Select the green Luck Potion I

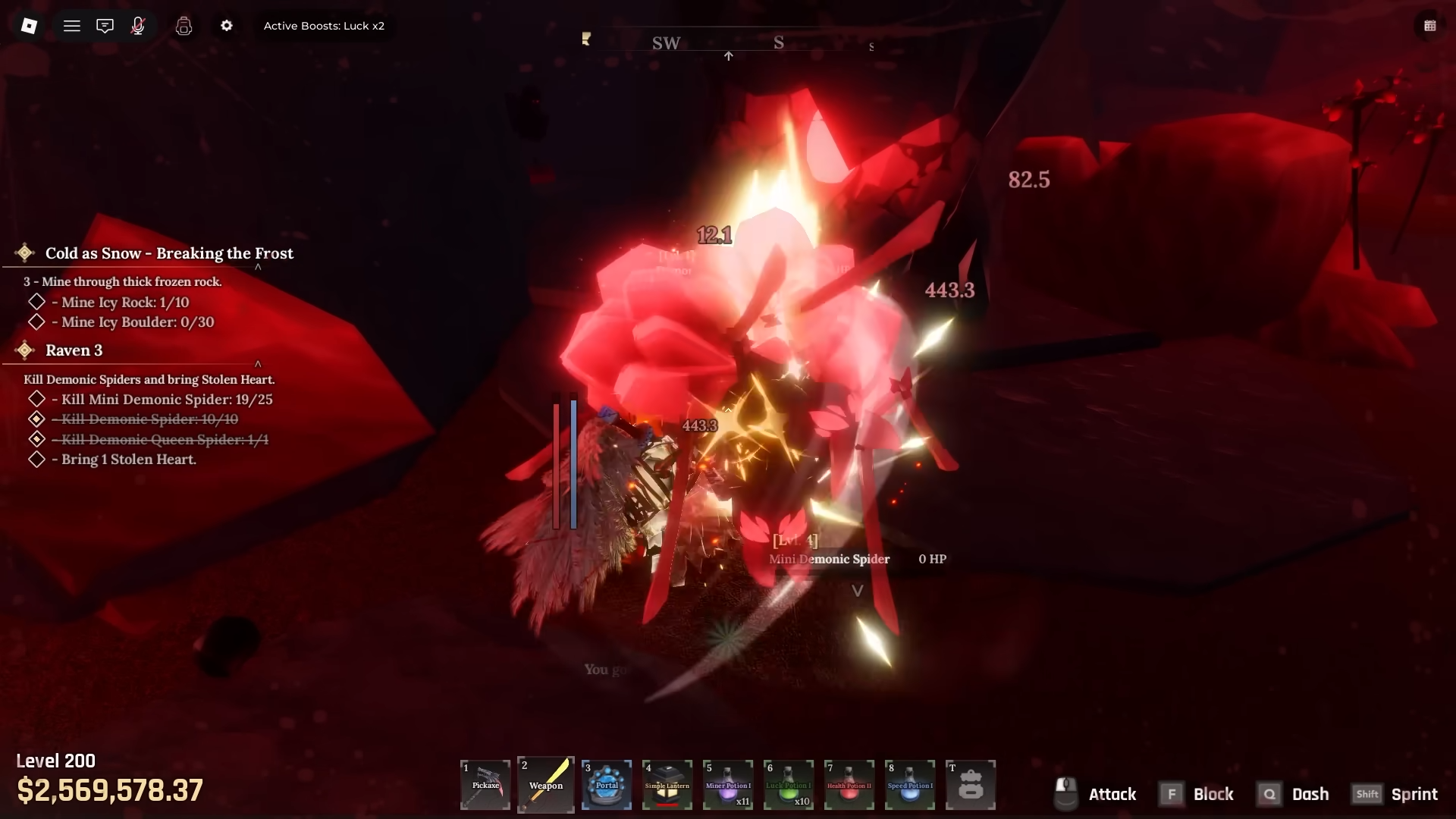tap(789, 785)
